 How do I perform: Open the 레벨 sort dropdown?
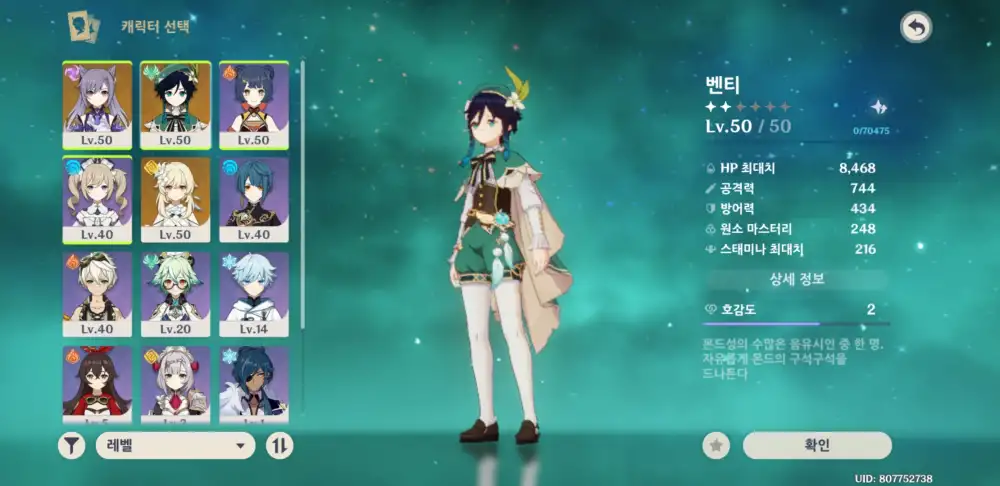(x=175, y=446)
